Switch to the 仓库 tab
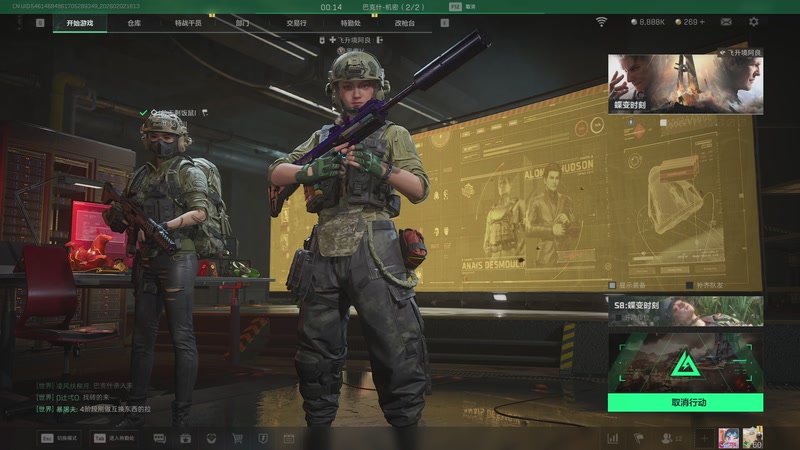Viewport: 800px width, 450px height. click(x=134, y=21)
